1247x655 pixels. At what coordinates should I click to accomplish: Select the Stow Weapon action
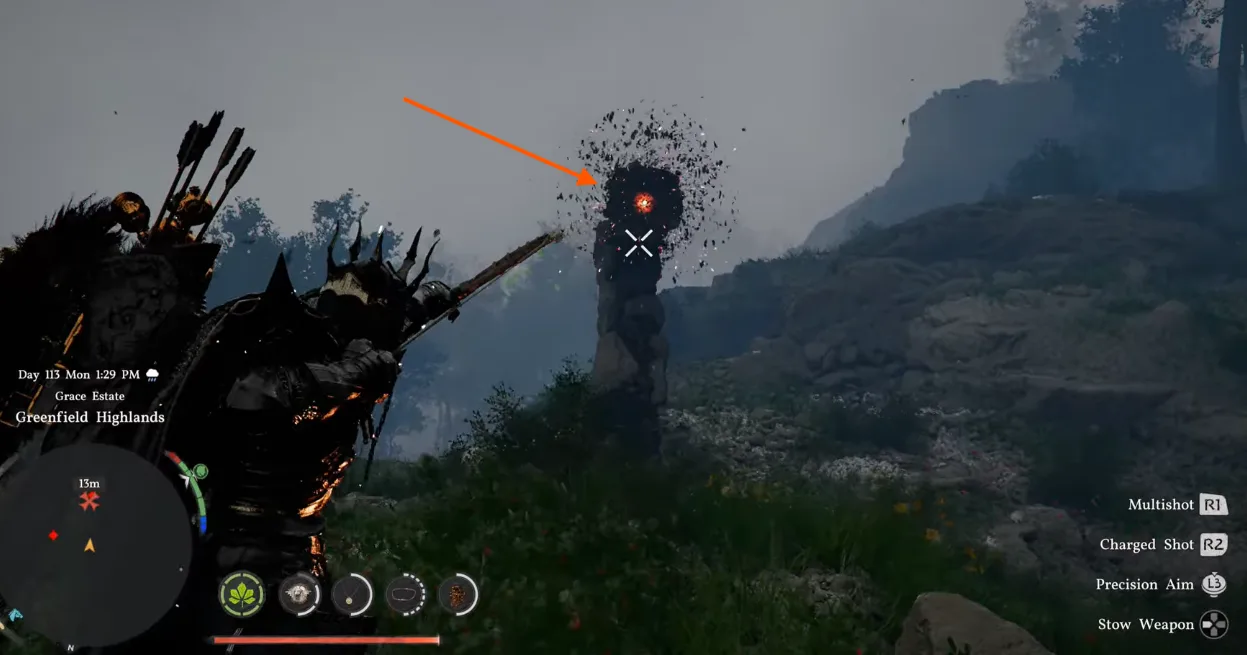1146,625
